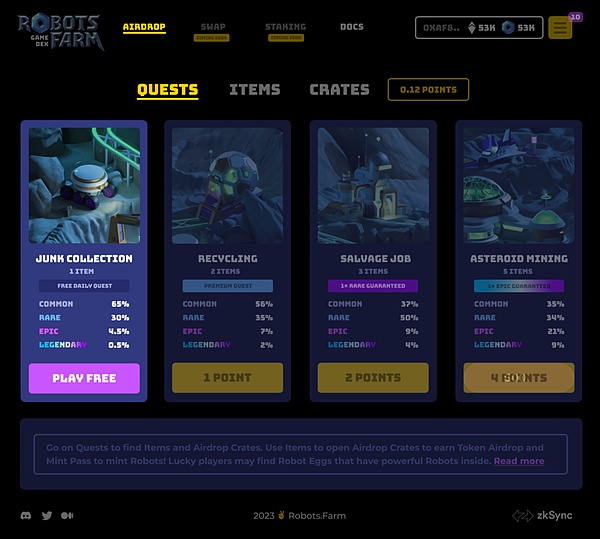
Task: Start Asteroid Mining for 4 Points
Action: (x=519, y=378)
